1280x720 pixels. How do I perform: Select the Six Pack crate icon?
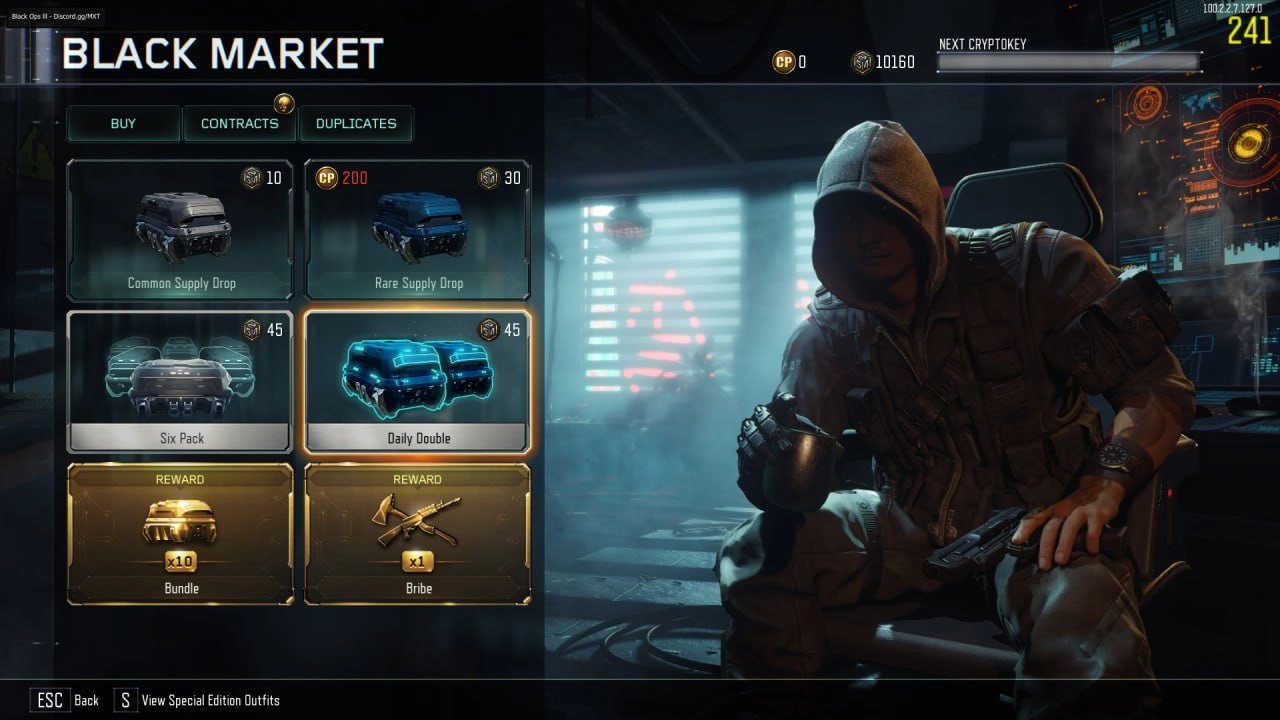[x=180, y=372]
